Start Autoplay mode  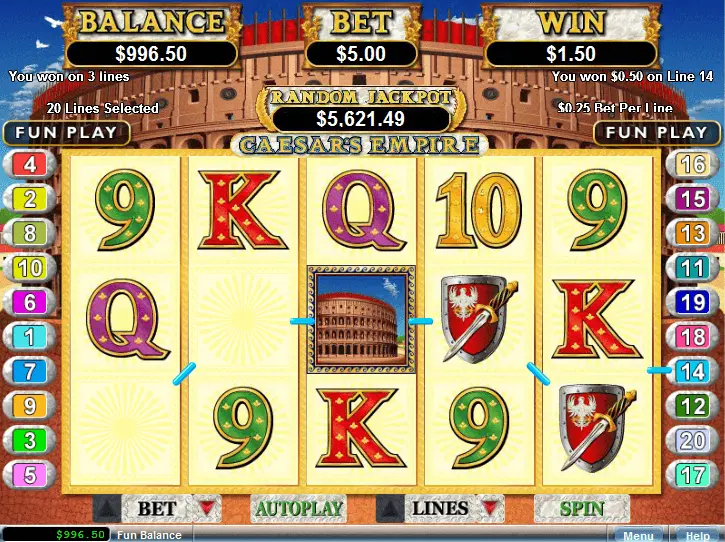pos(299,509)
